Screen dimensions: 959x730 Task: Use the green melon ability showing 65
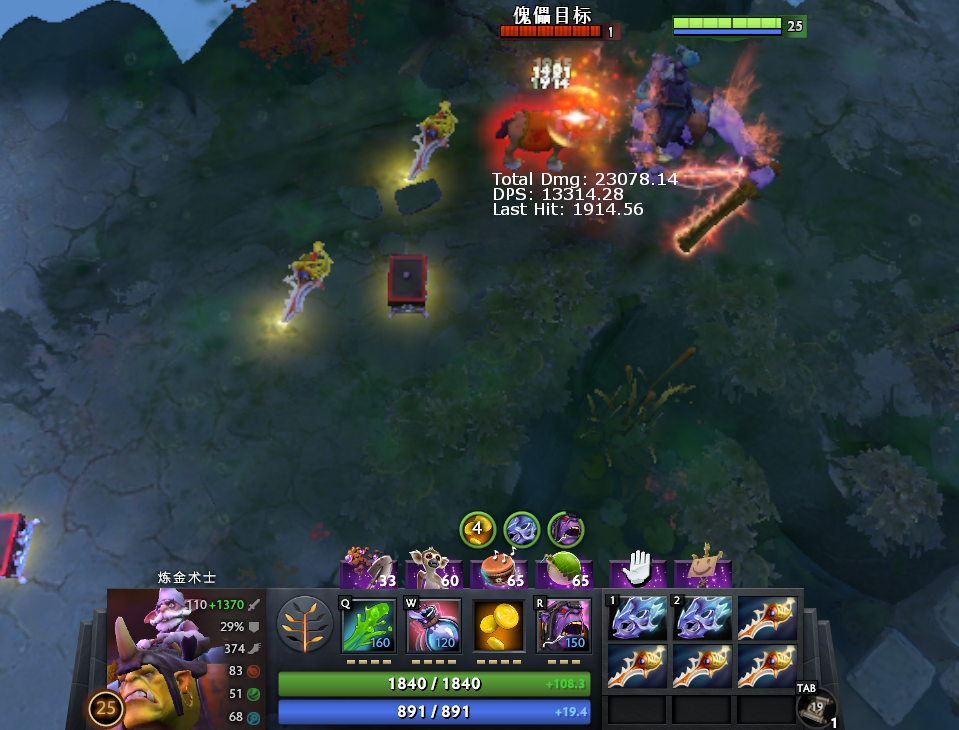click(x=565, y=571)
